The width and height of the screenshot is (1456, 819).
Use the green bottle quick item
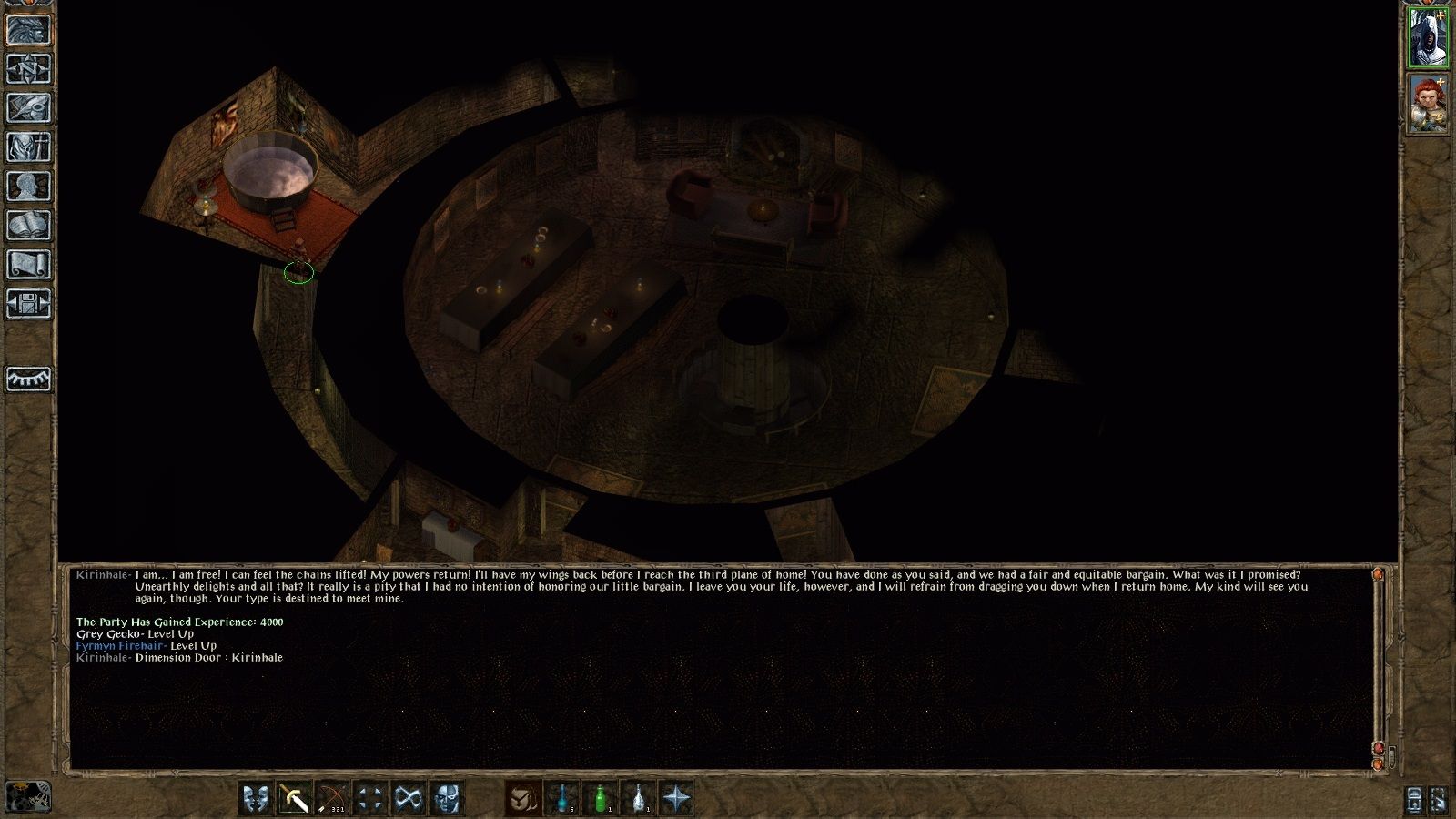pos(601,799)
